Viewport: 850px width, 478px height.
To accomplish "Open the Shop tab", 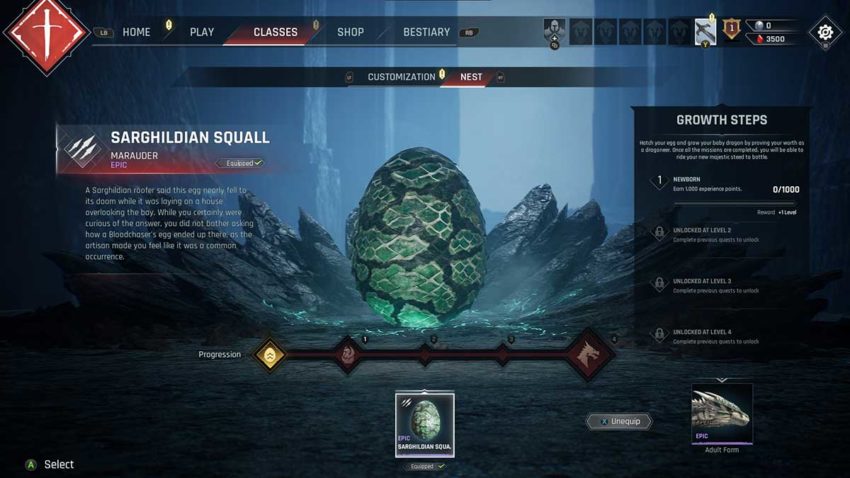I will tap(350, 32).
